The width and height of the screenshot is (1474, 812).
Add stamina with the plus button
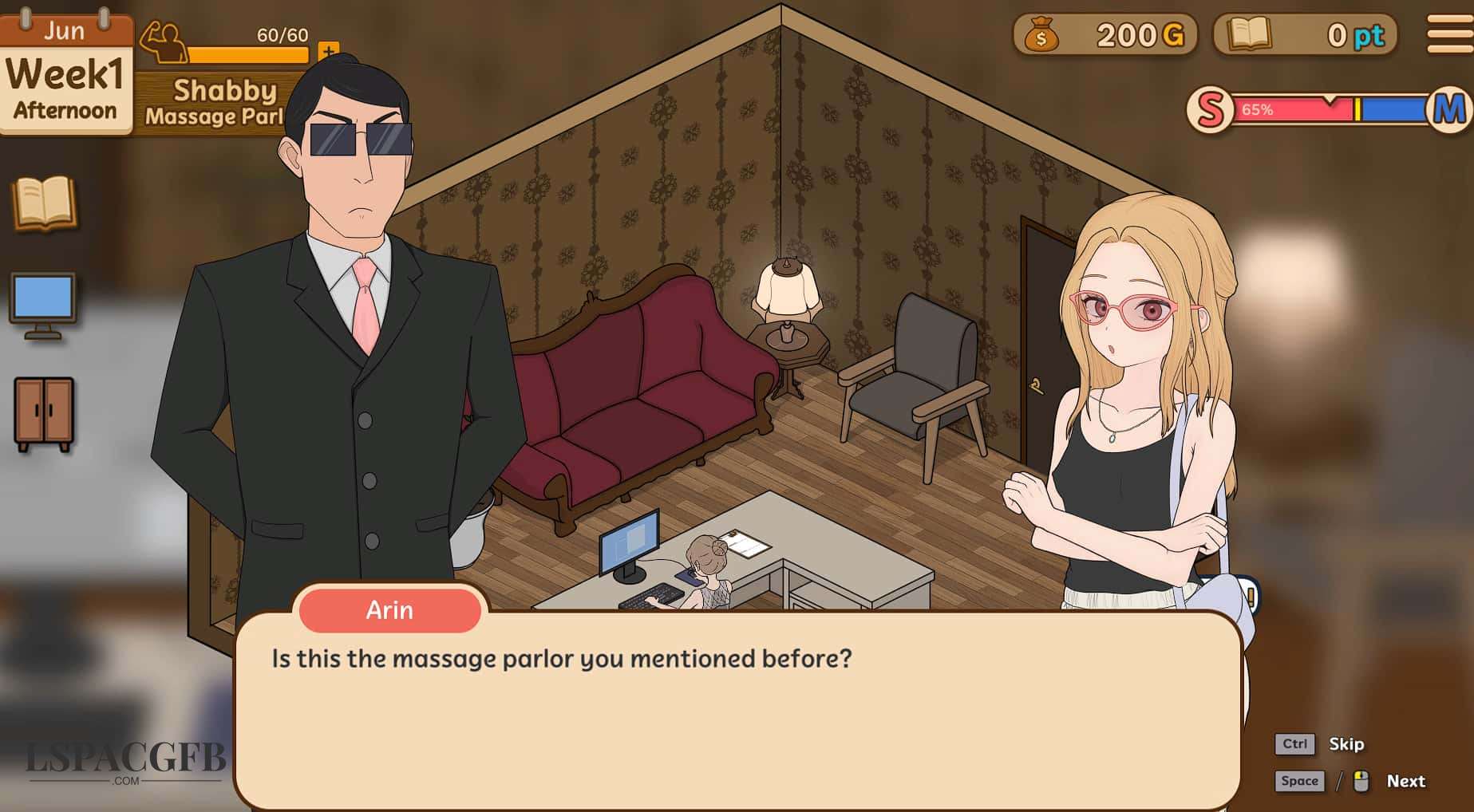(x=328, y=52)
